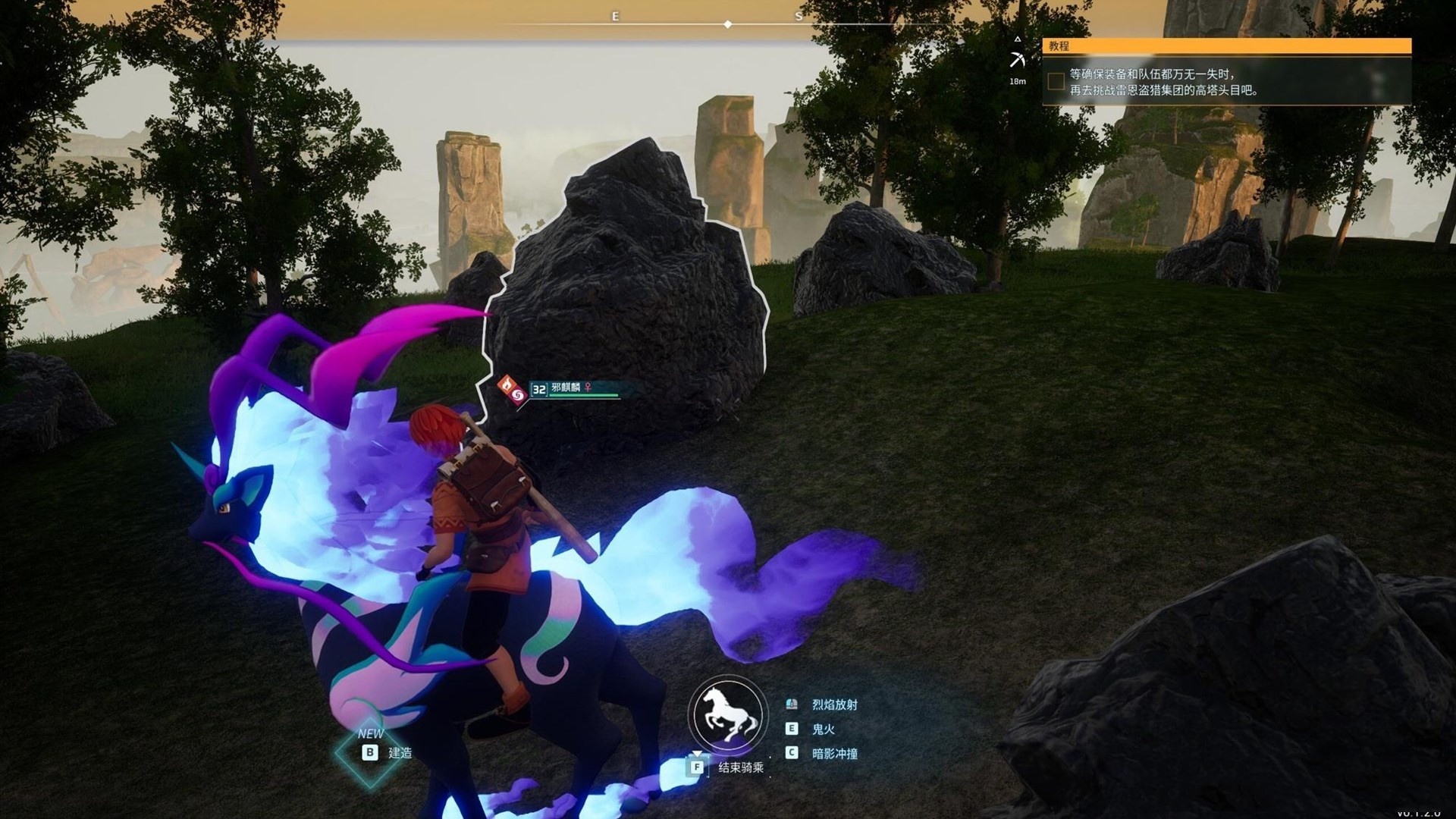The image size is (1456, 819).
Task: Choose 结束骑乘 to dismount
Action: click(740, 767)
